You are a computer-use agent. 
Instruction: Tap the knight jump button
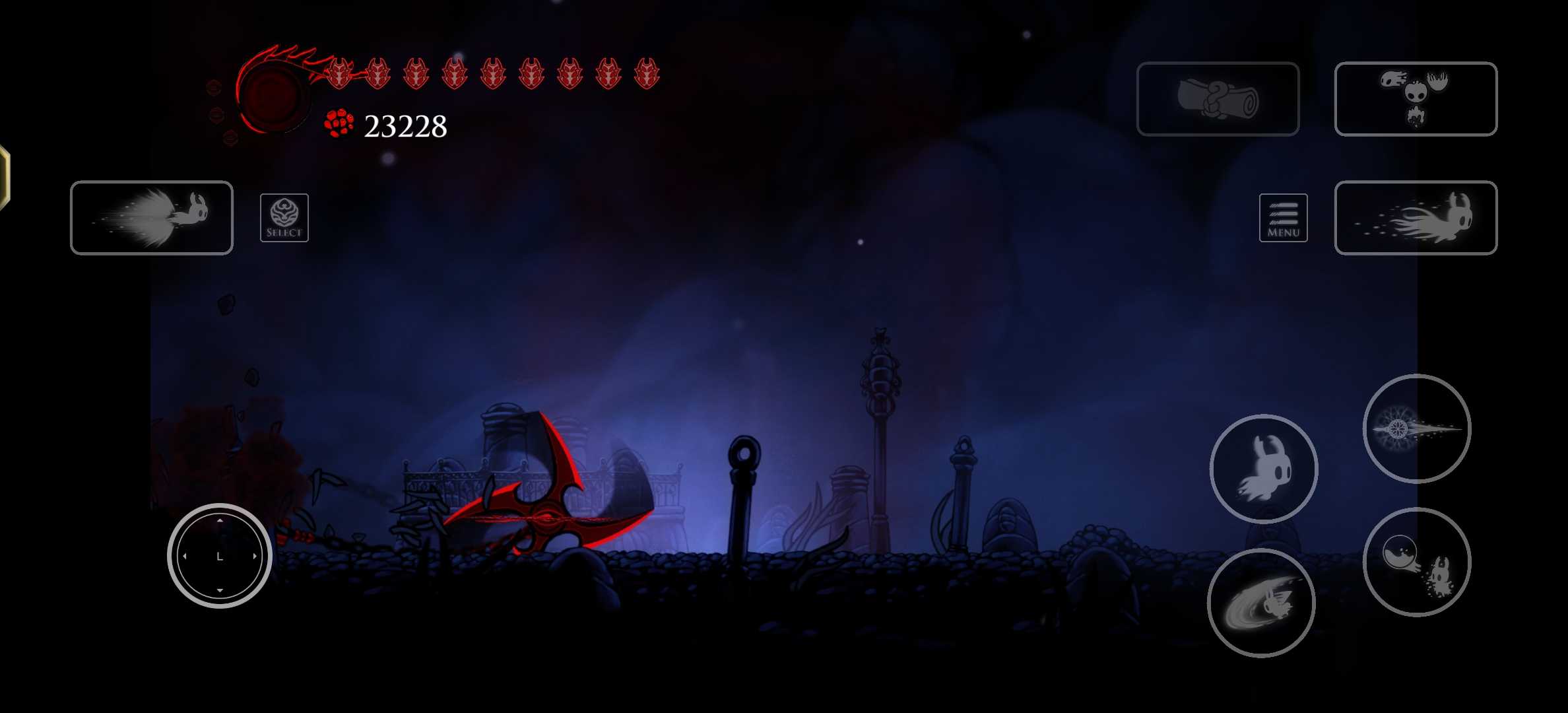(1264, 469)
